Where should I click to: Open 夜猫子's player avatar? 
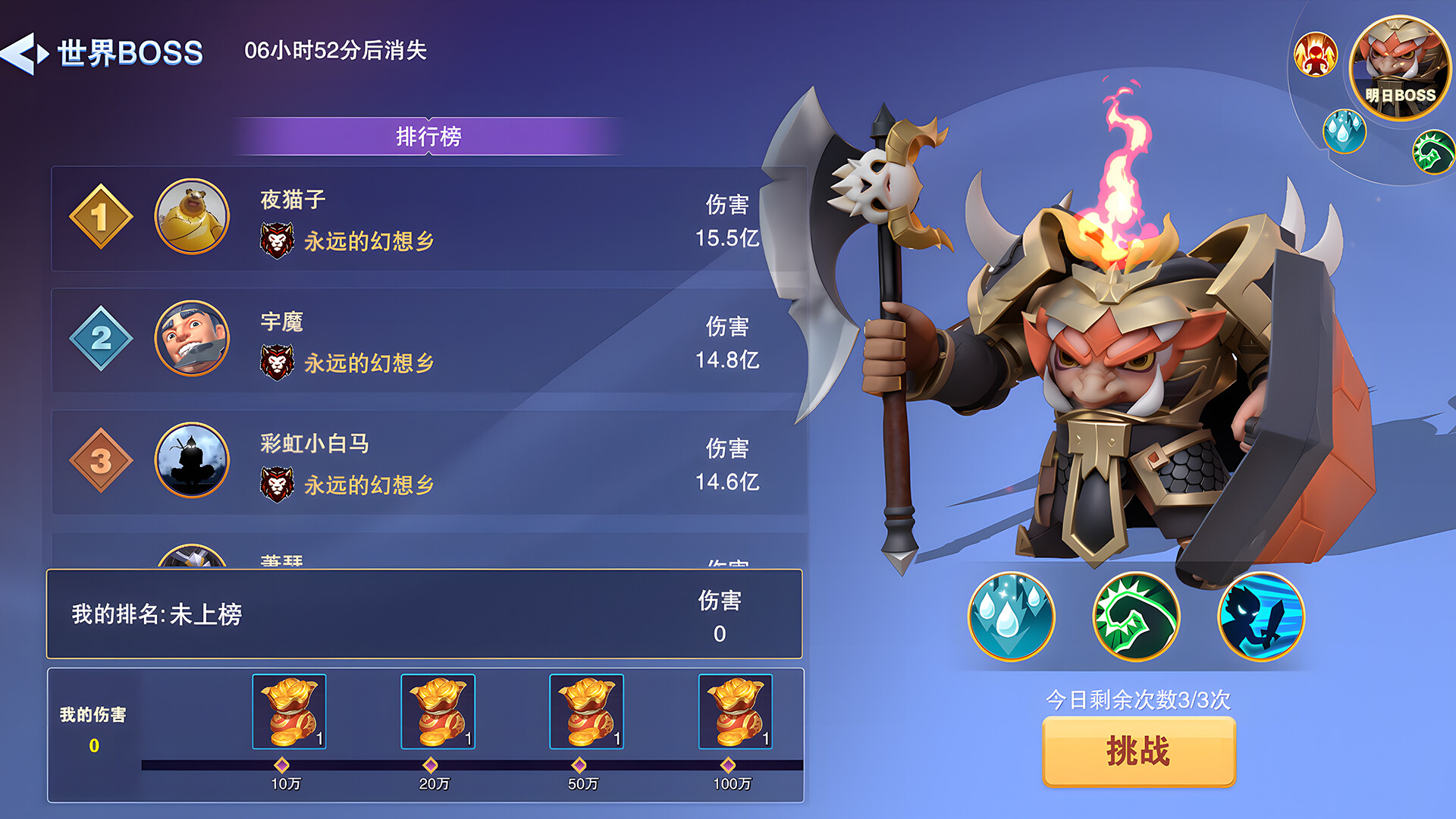click(x=191, y=216)
